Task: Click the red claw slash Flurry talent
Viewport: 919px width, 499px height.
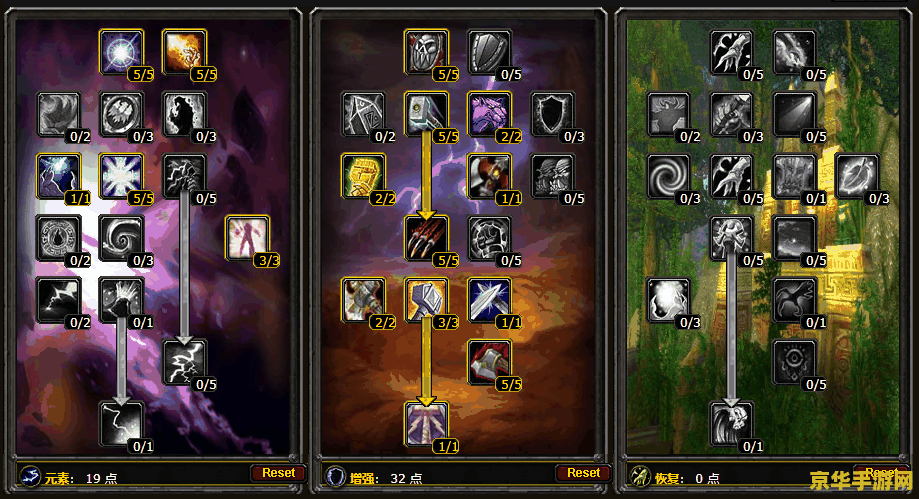Action: coord(426,238)
